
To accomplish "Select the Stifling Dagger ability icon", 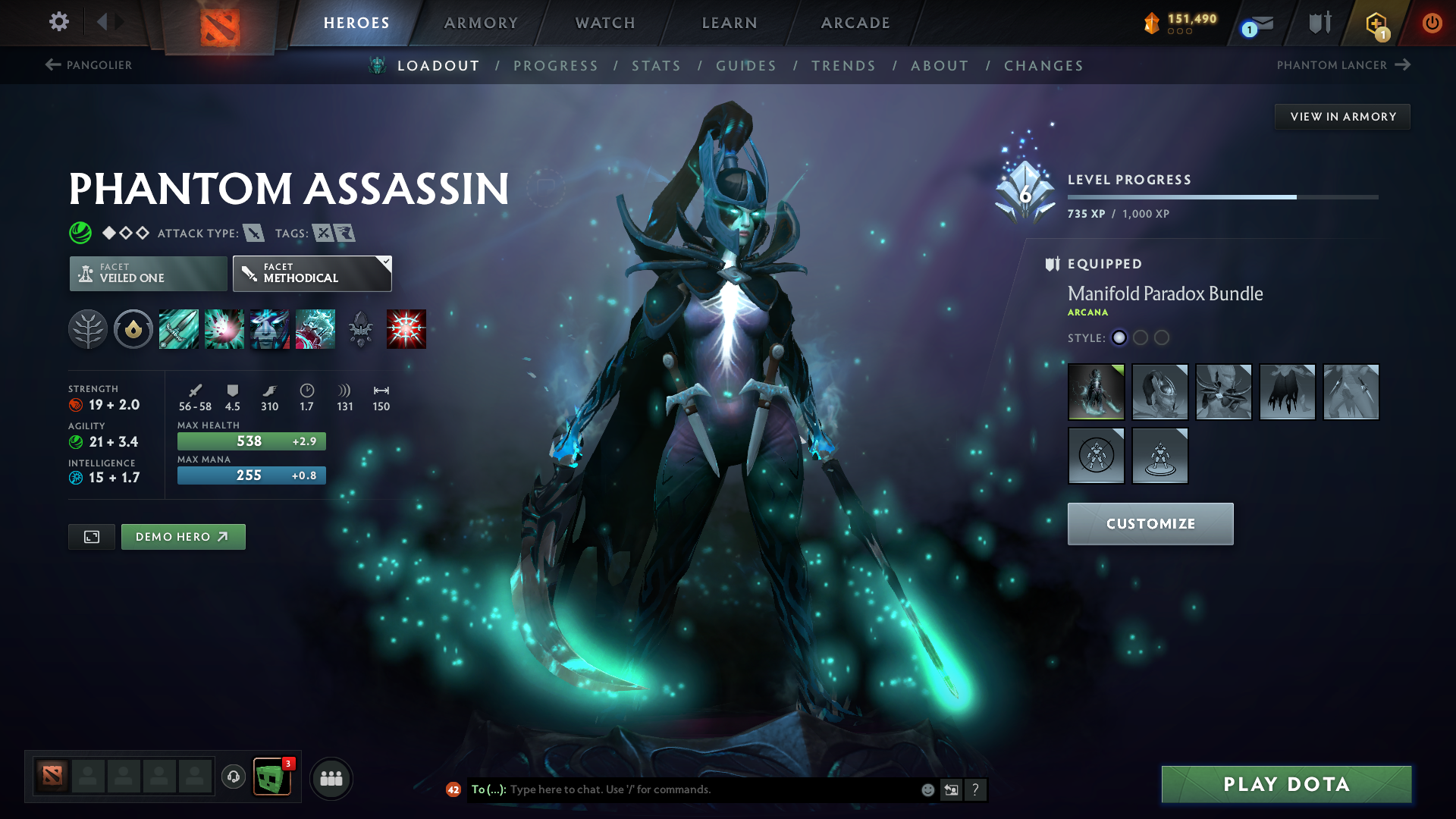I will point(179,328).
